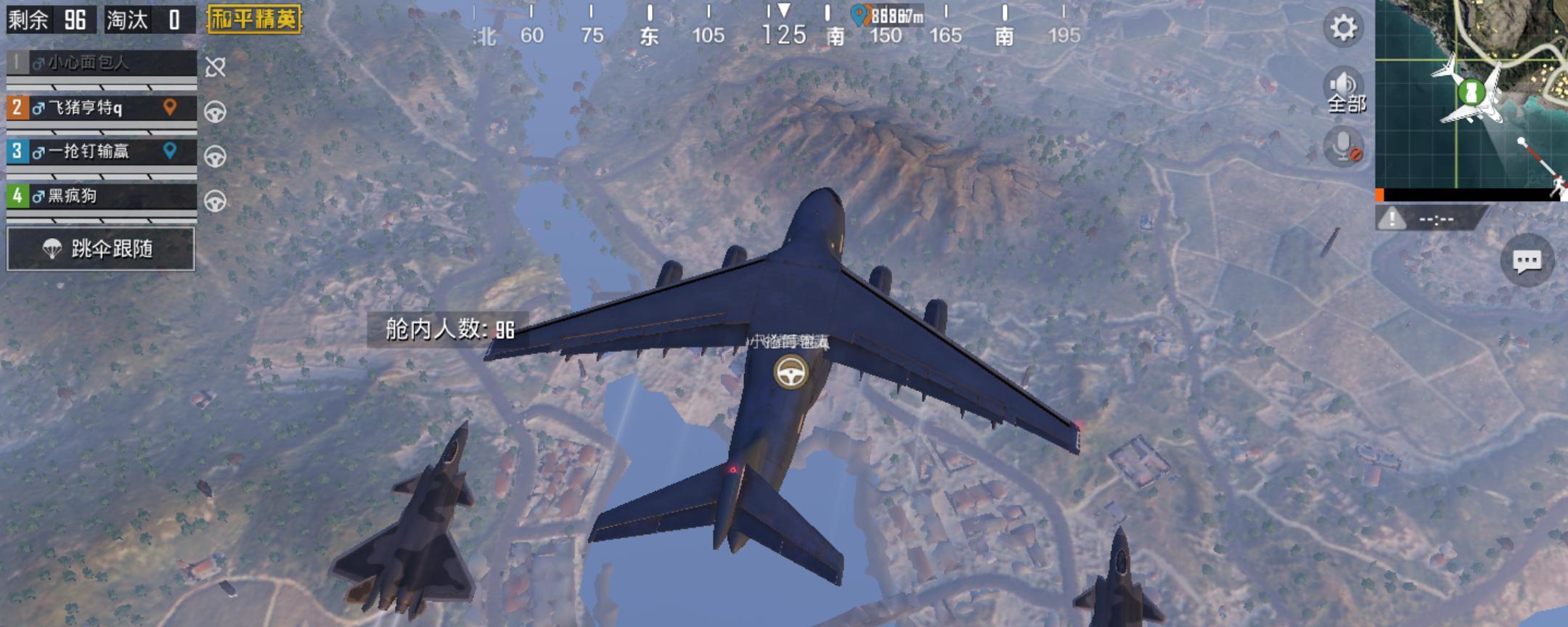The width and height of the screenshot is (1568, 627).
Task: Click the crossed-out follow icon beside 小心面包人
Action: tap(216, 67)
